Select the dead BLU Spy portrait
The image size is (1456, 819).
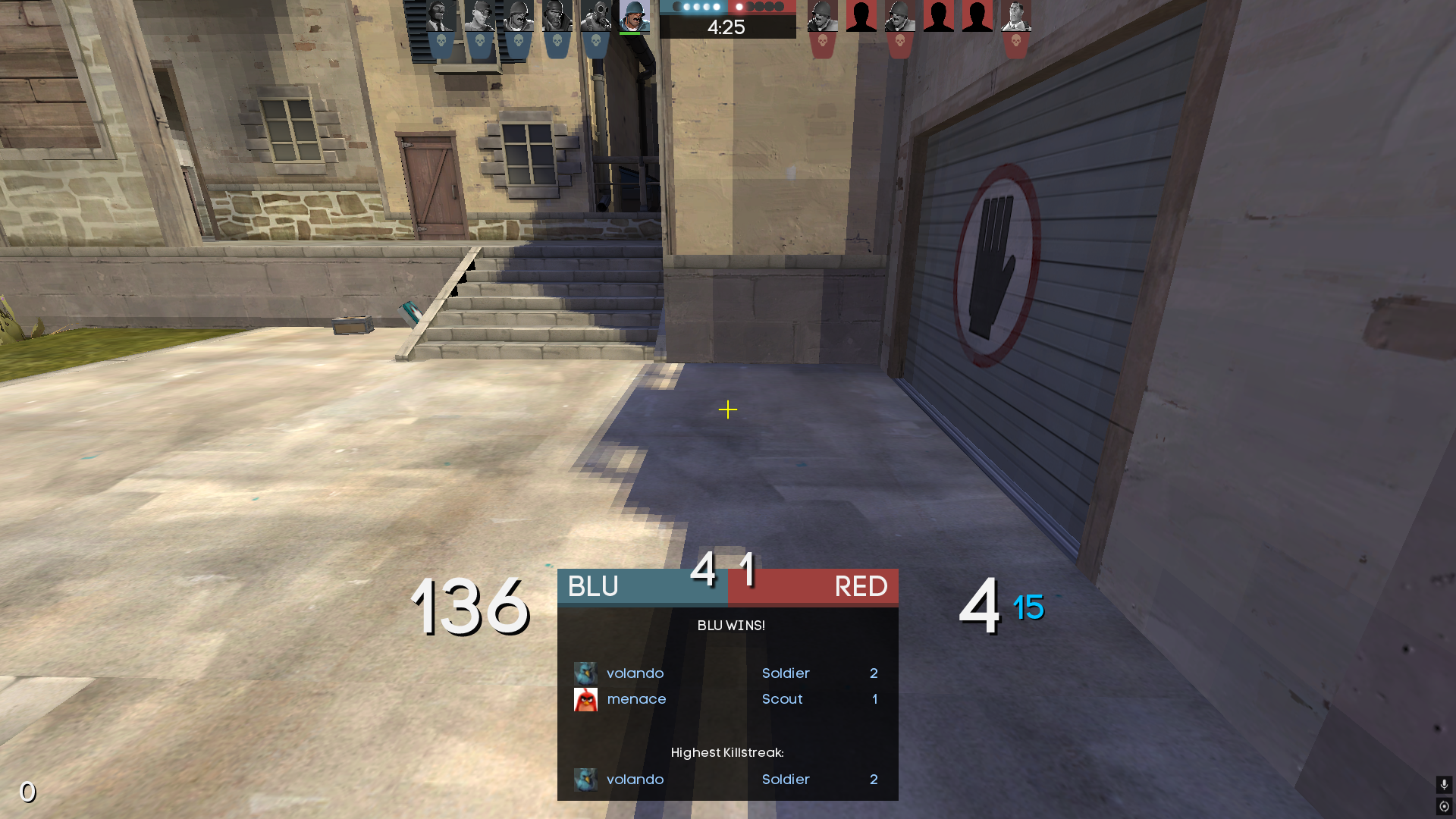tap(441, 17)
